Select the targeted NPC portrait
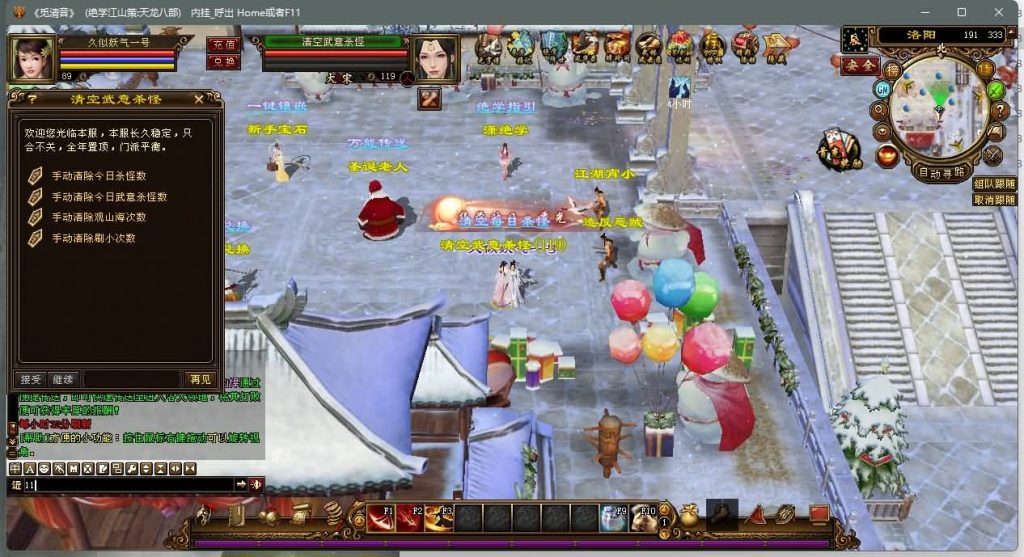Viewport: 1024px width, 557px height. coord(435,59)
